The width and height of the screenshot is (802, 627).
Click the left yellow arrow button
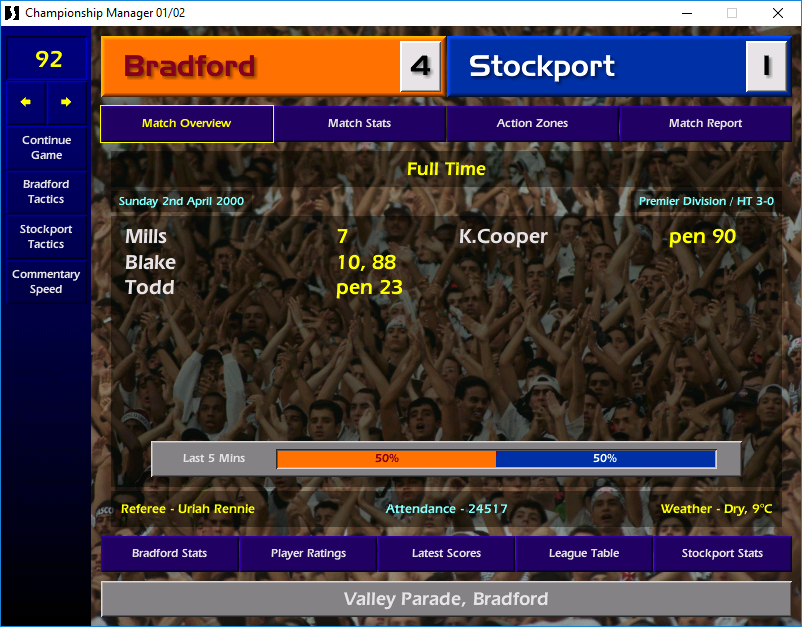26,102
